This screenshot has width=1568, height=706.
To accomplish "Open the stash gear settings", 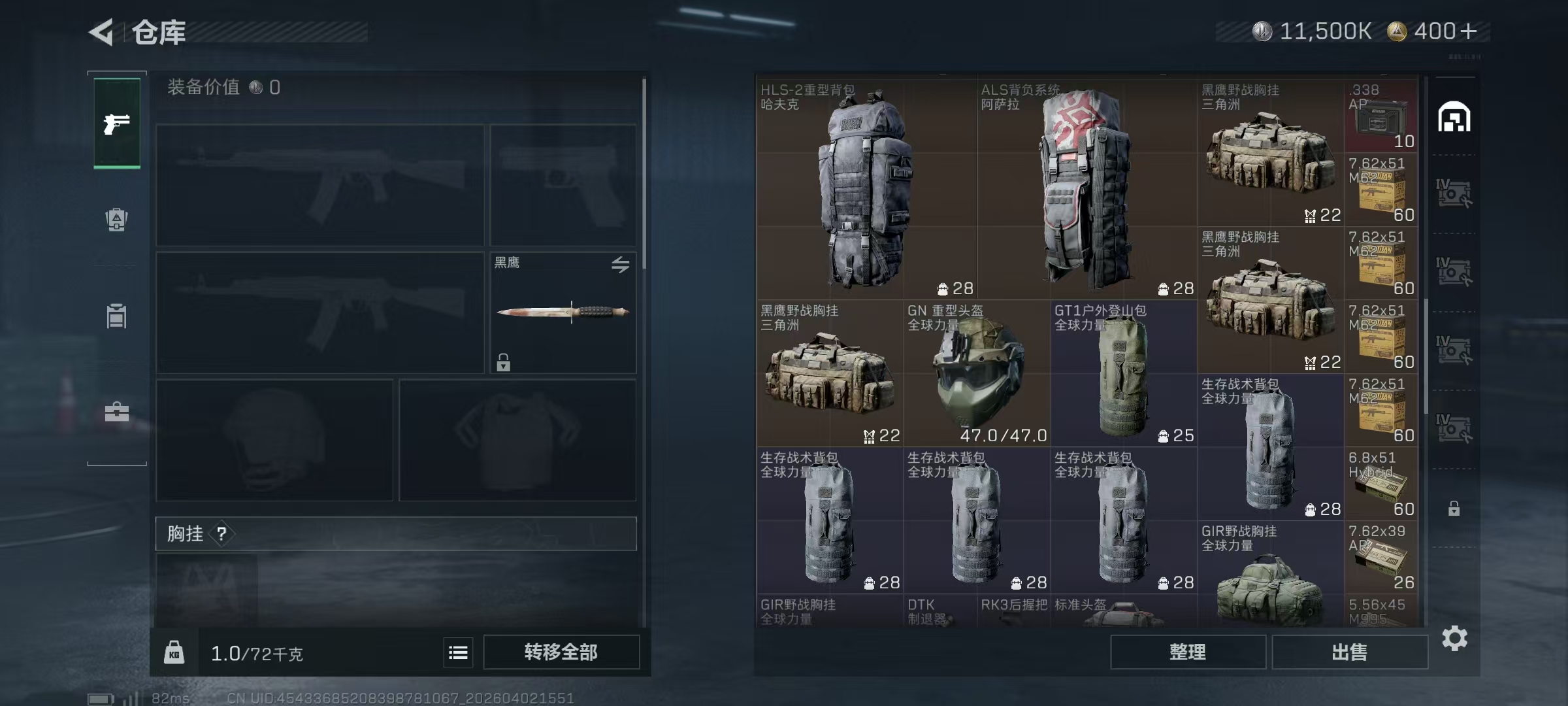I will [1454, 638].
